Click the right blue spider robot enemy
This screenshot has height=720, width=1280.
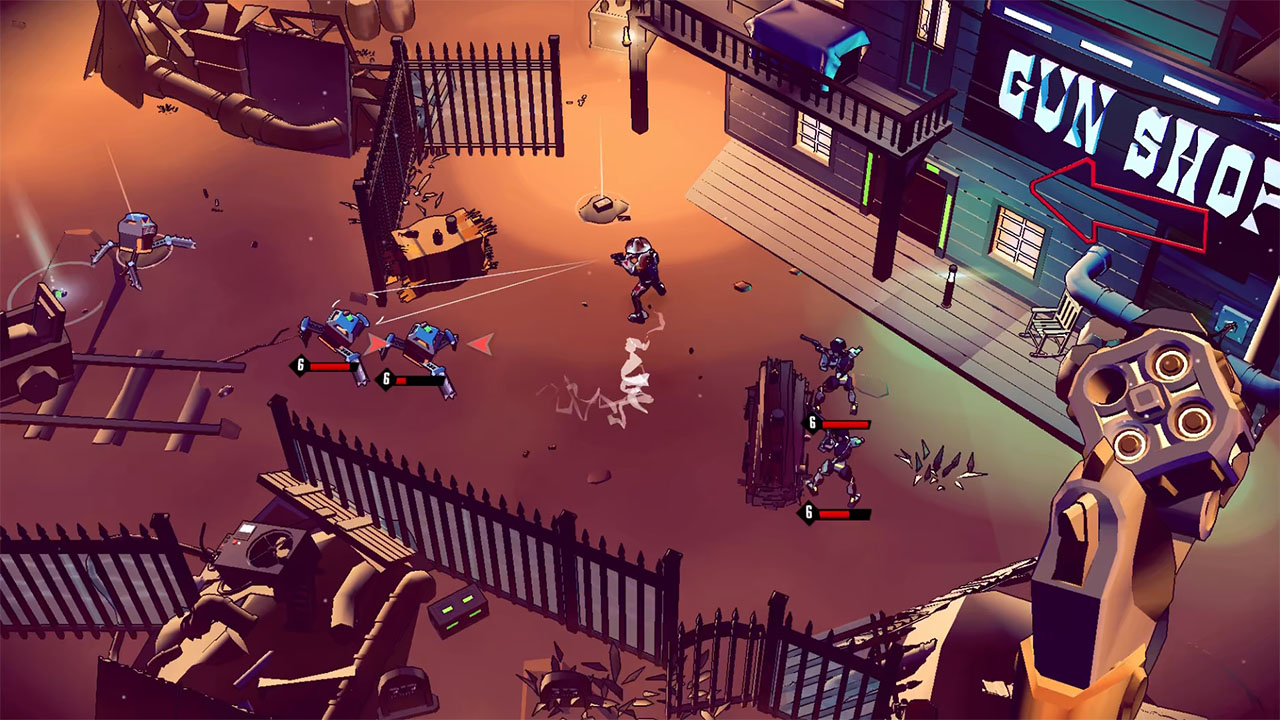425,335
